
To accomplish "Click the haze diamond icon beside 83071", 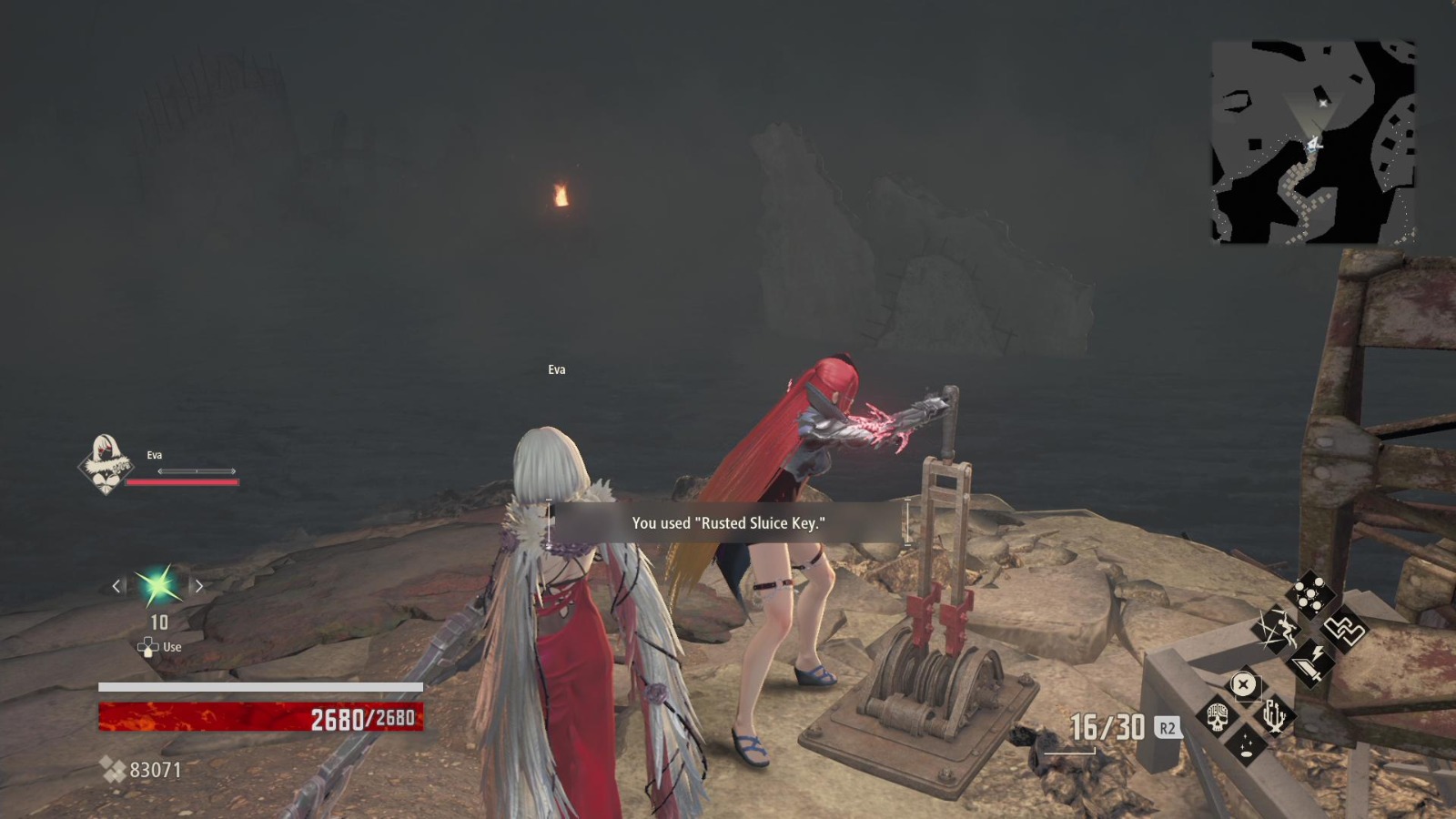I will click(x=114, y=769).
